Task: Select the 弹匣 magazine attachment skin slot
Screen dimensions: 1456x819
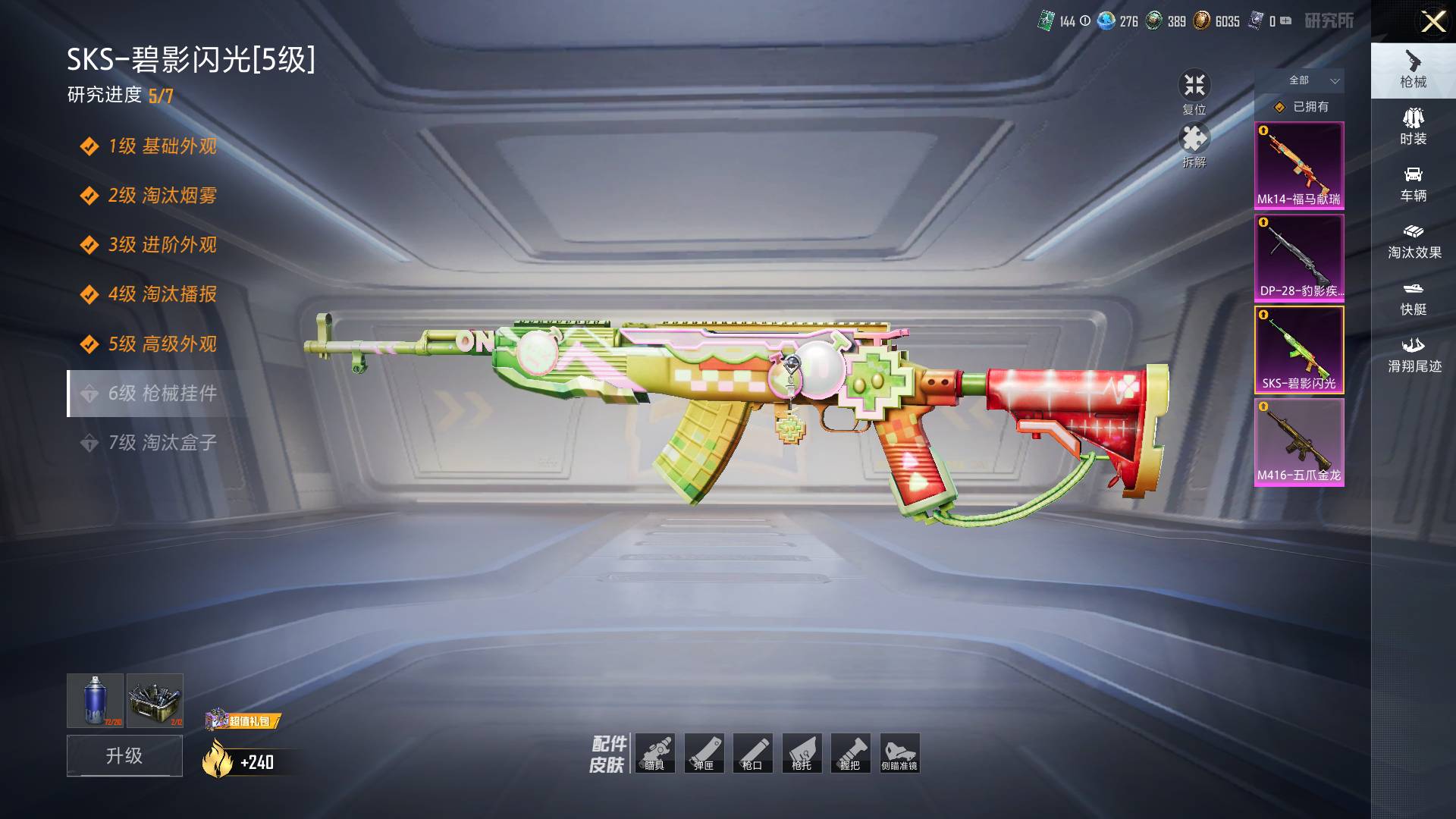Action: (704, 753)
